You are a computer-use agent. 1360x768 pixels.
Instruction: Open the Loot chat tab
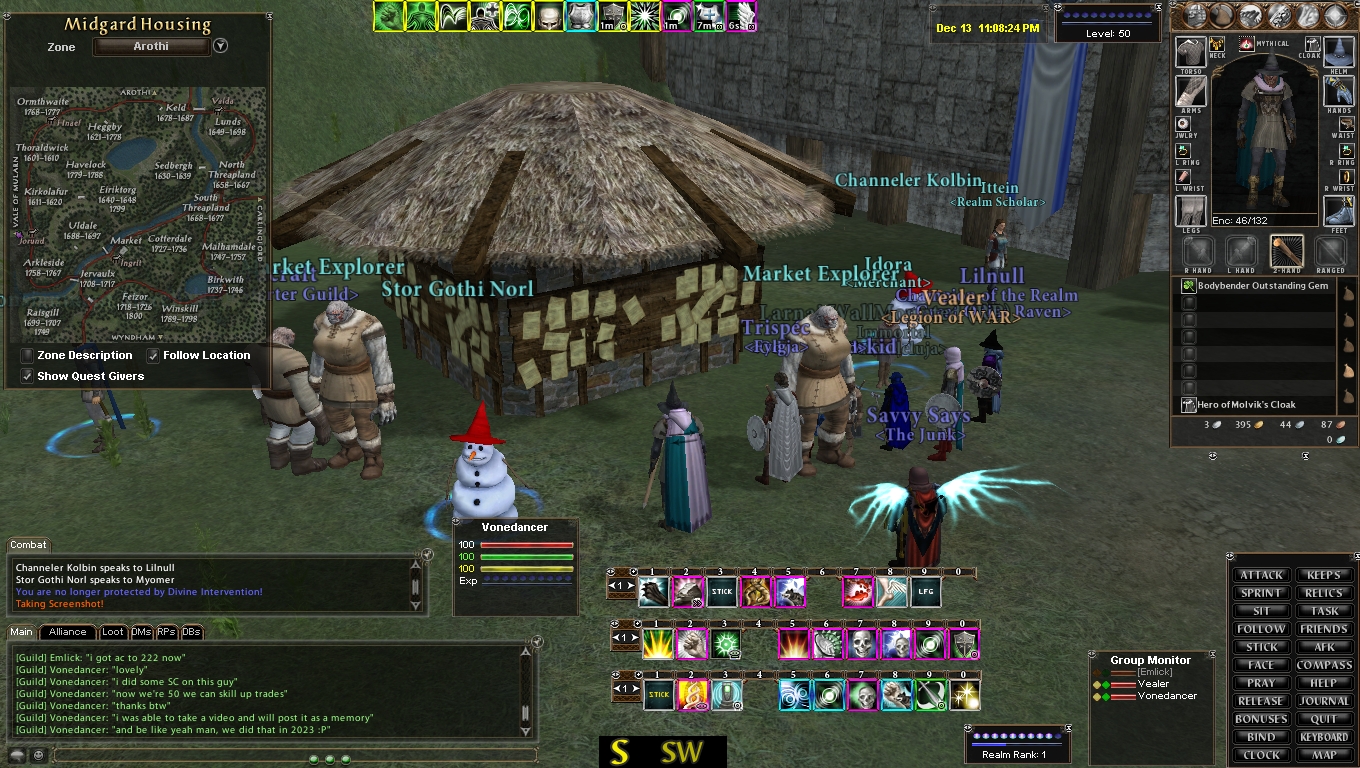(113, 632)
